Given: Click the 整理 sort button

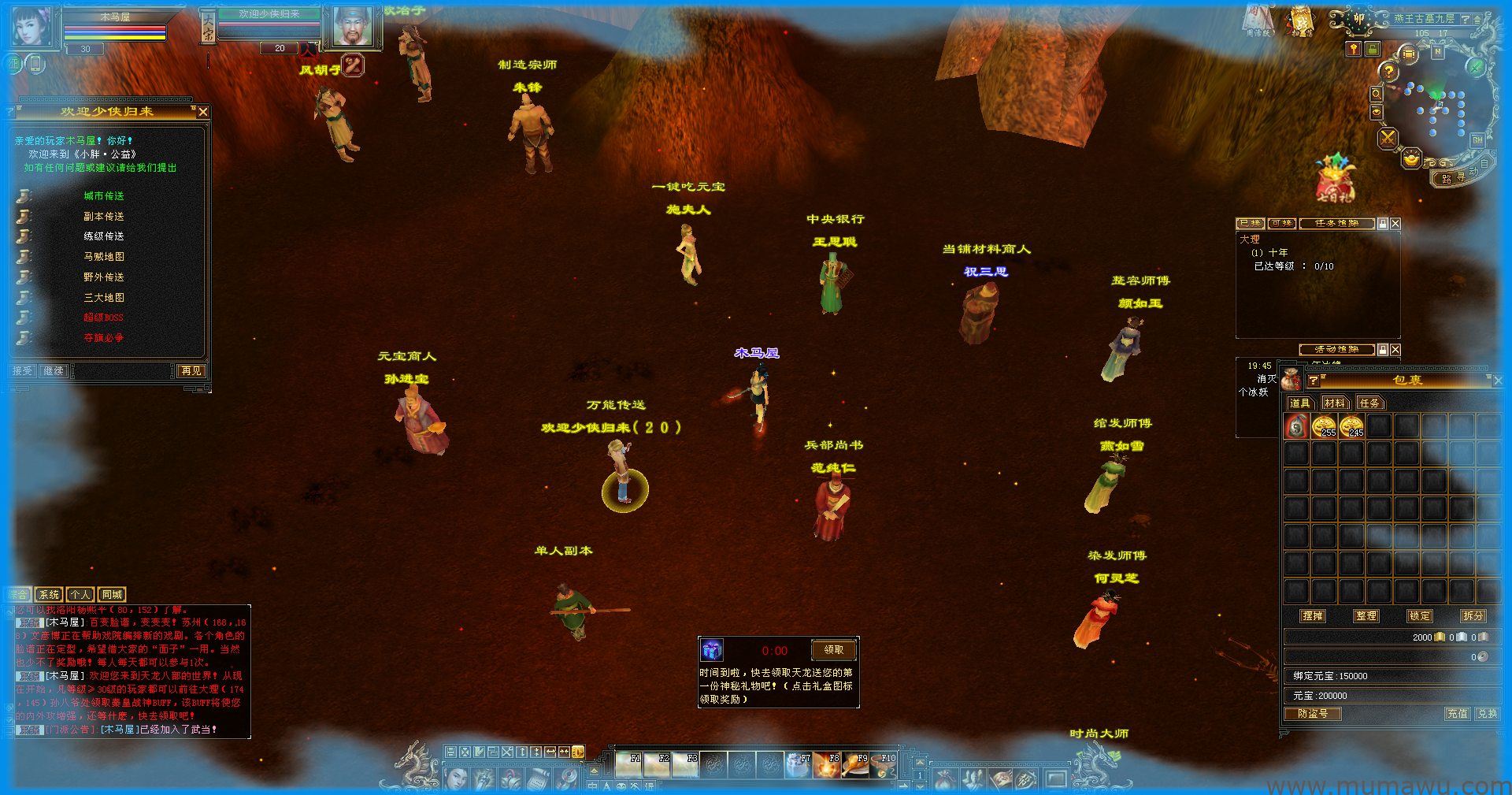Looking at the screenshot, I should click(1366, 616).
